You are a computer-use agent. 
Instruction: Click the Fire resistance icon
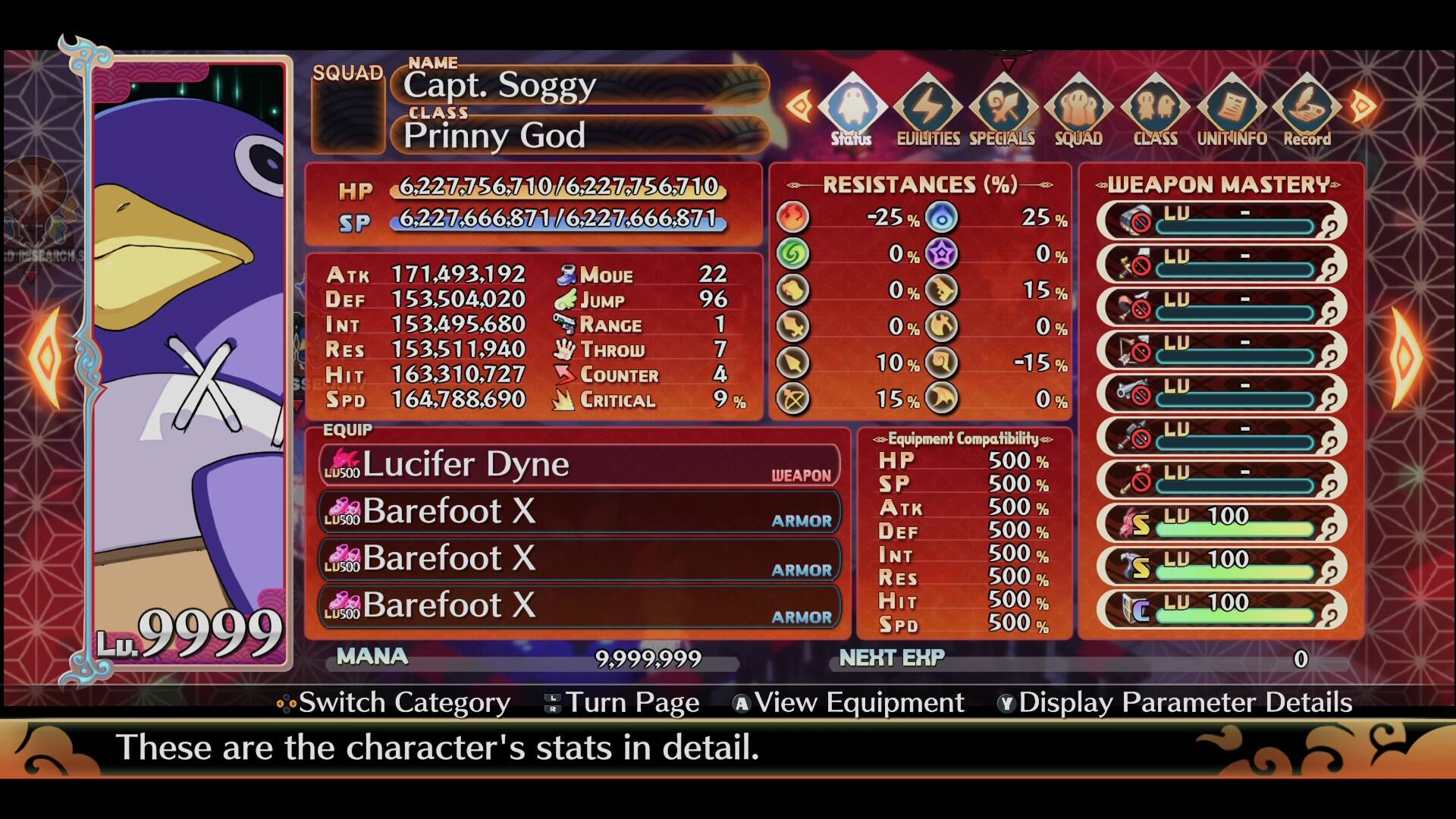(x=792, y=217)
